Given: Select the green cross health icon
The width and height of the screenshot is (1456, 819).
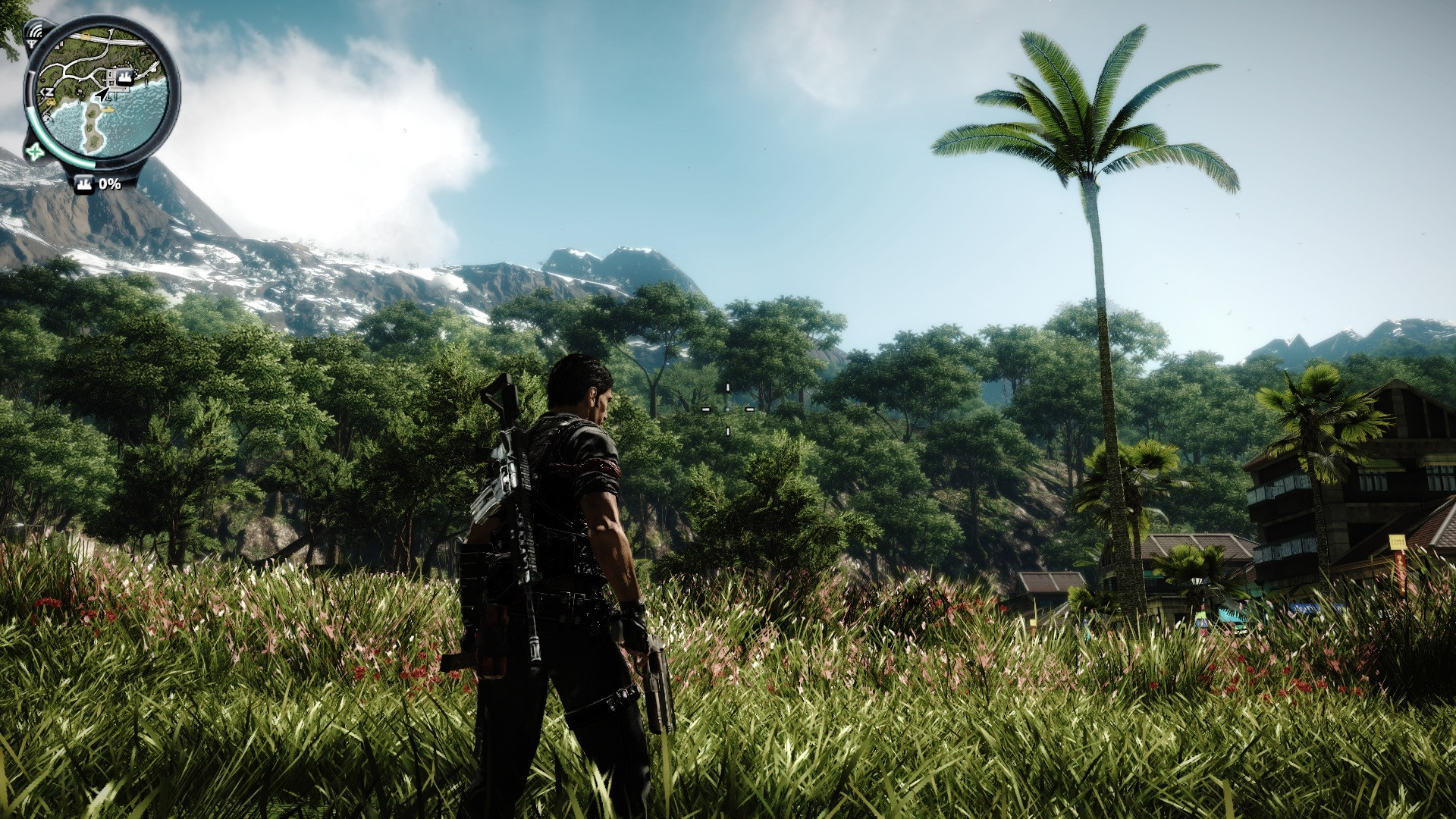Looking at the screenshot, I should point(35,152).
